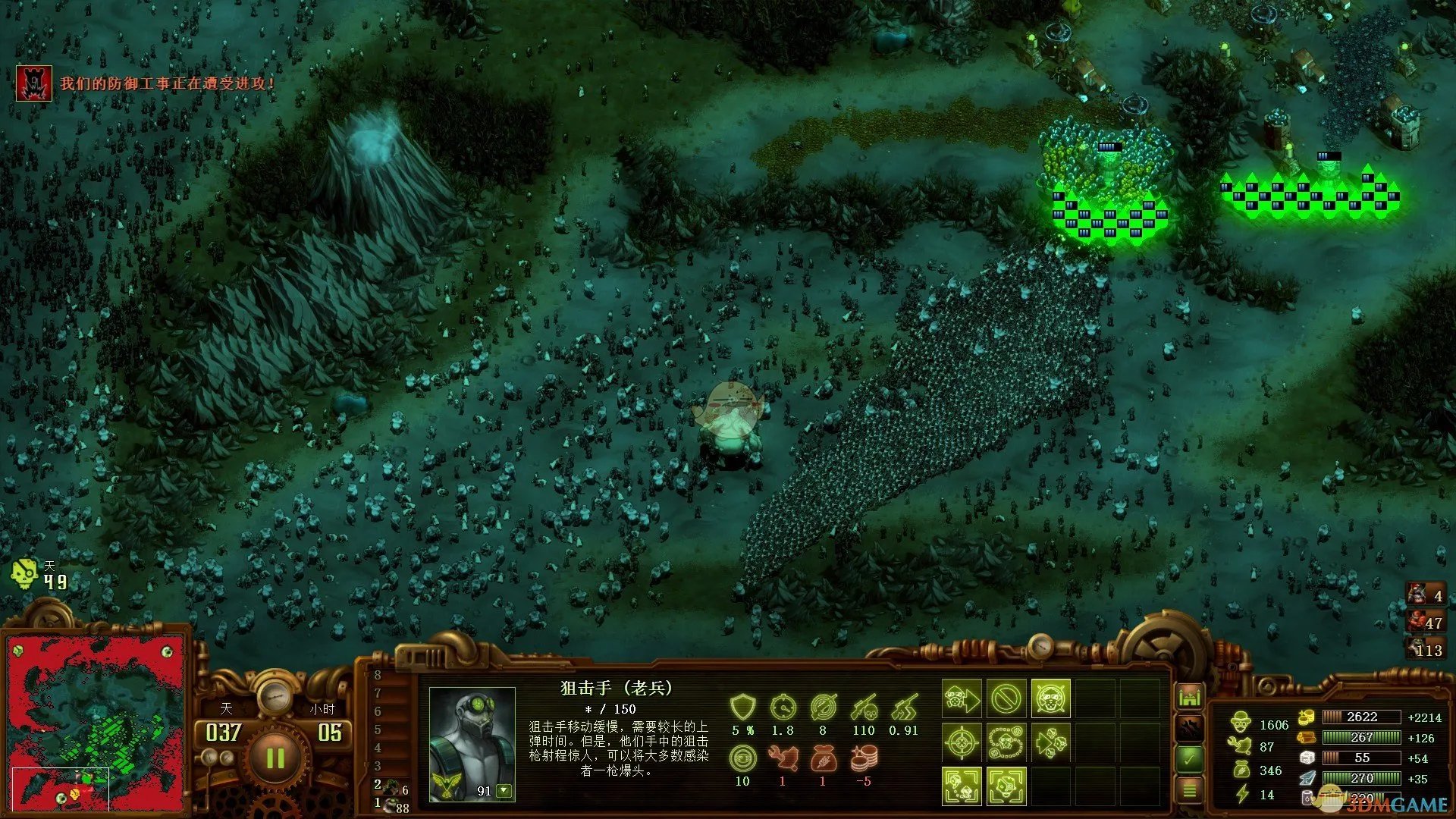Open the flame-icon side button

[x=1189, y=727]
